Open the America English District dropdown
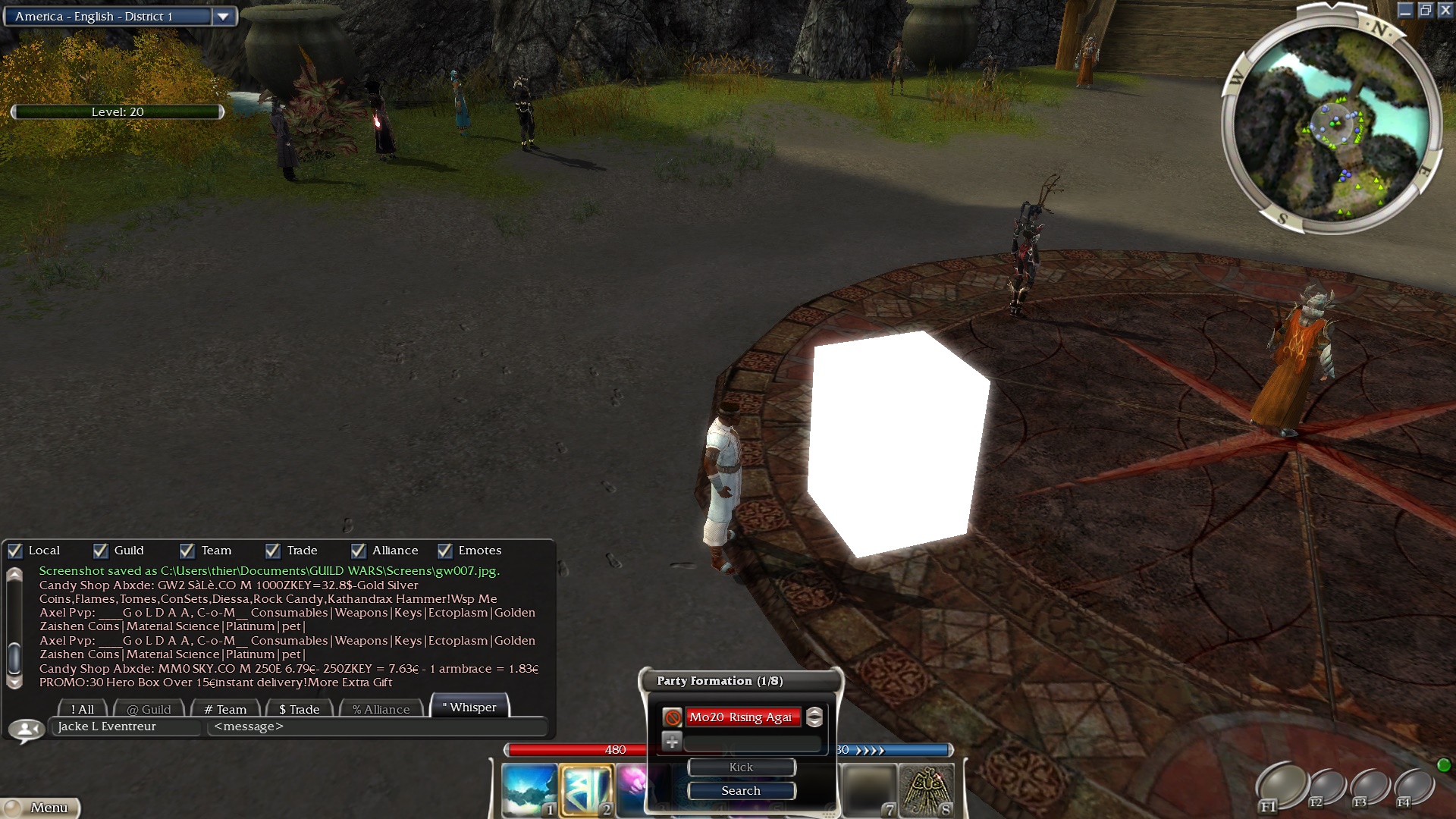Image resolution: width=1456 pixels, height=819 pixels. point(223,17)
